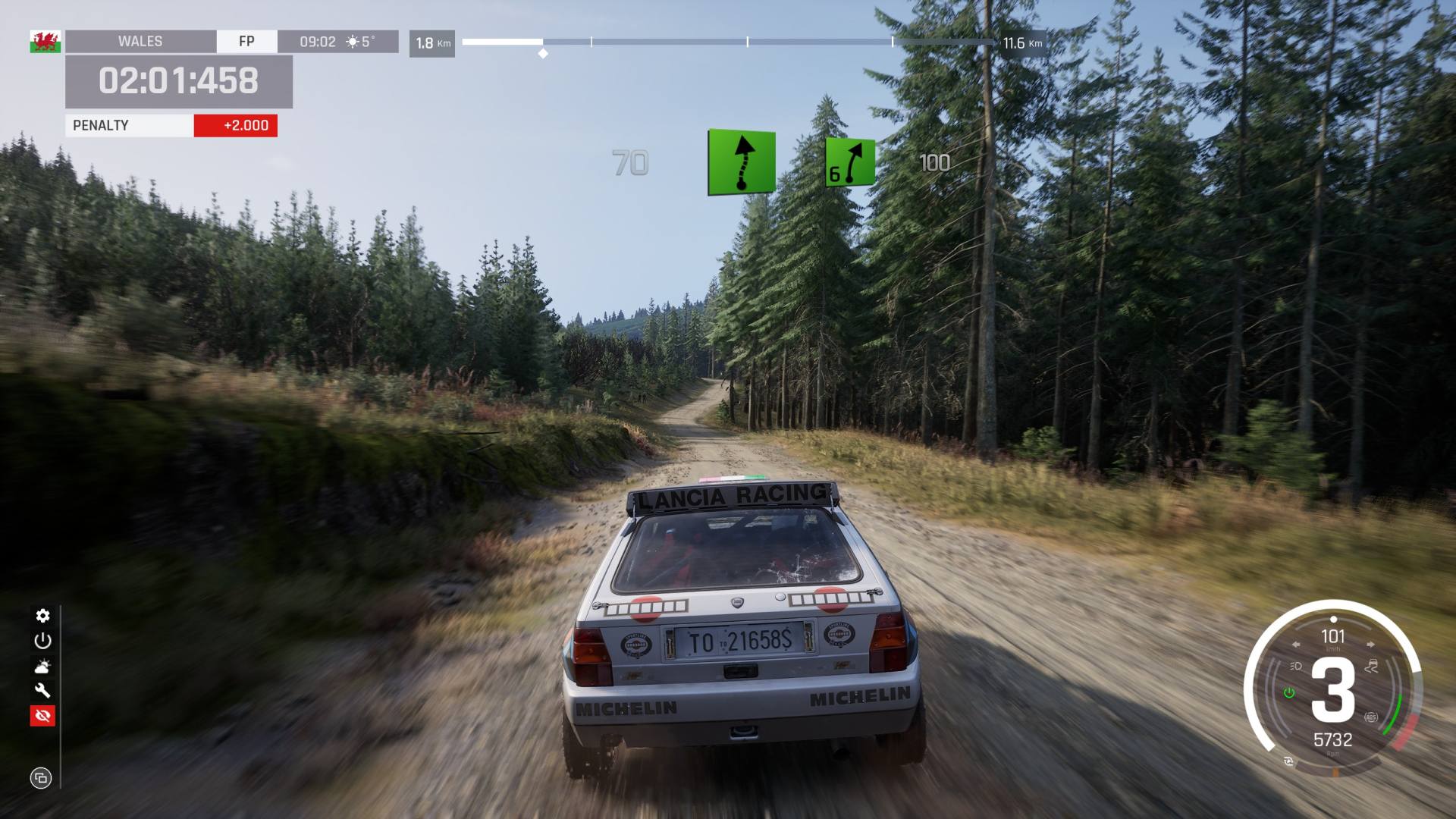Viewport: 1456px width, 819px height.
Task: Select the wrench car setup icon
Action: pos(42,691)
